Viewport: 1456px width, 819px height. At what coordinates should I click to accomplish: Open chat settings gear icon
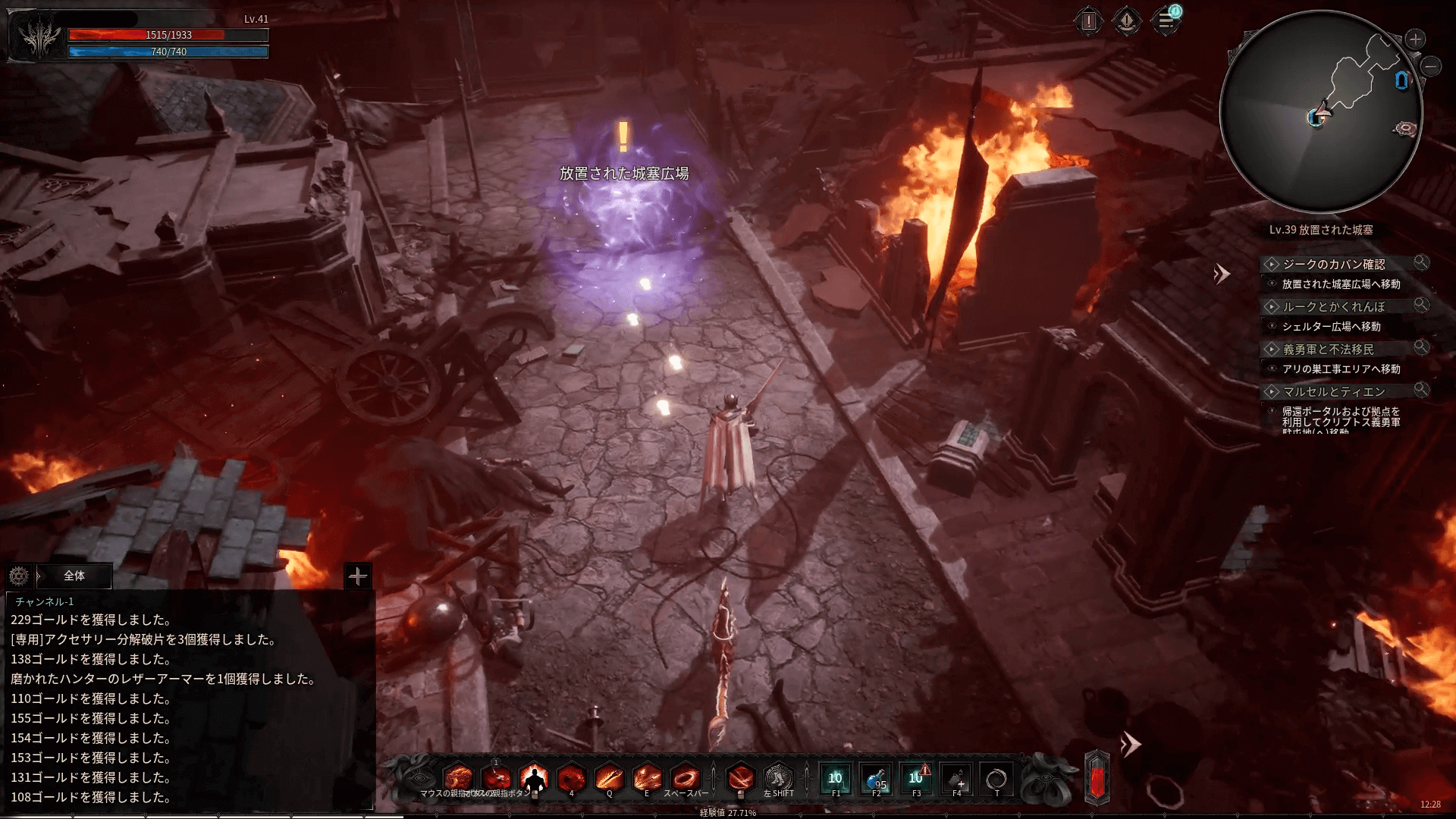pos(19,576)
